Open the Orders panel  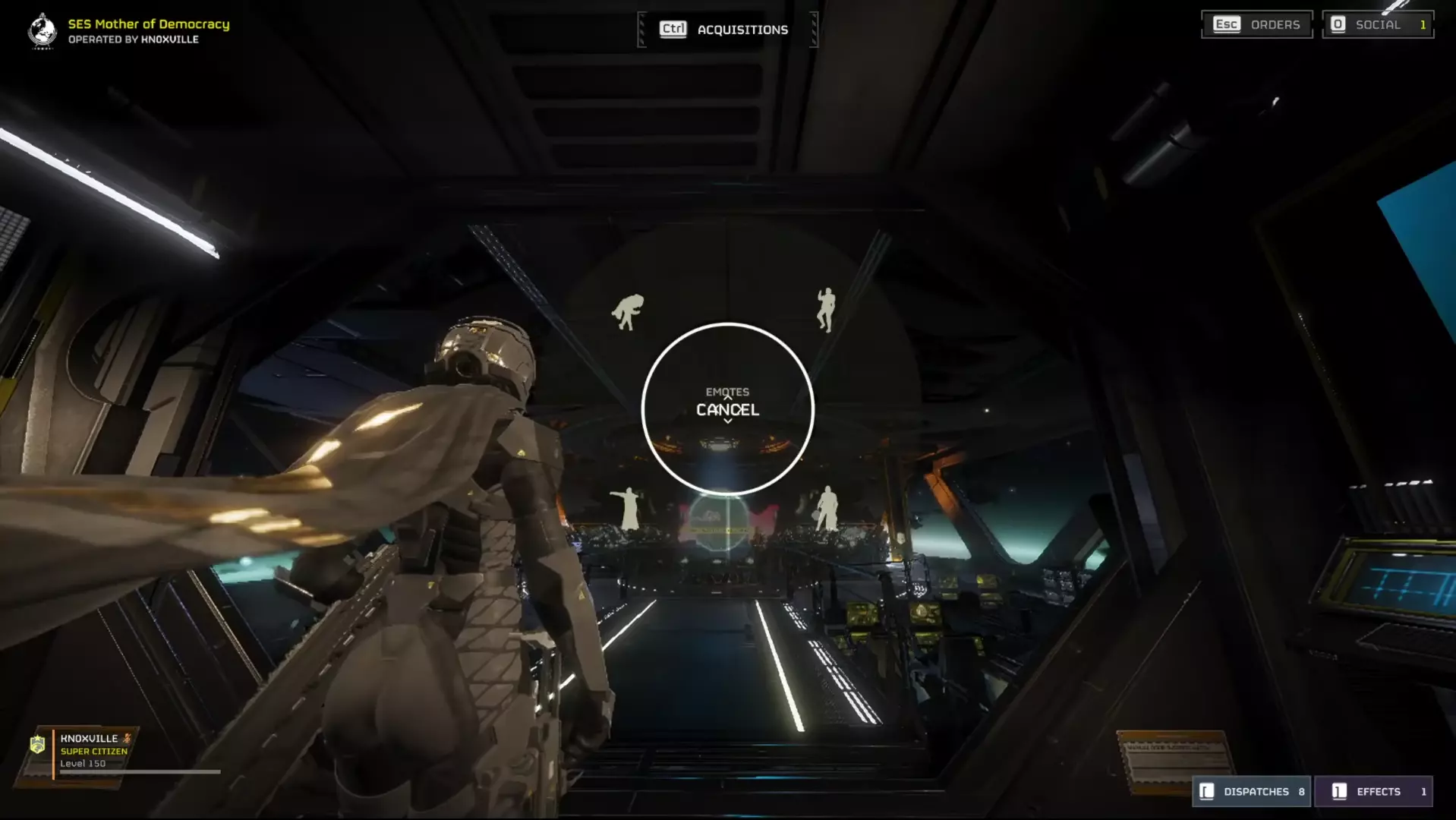coord(1256,24)
